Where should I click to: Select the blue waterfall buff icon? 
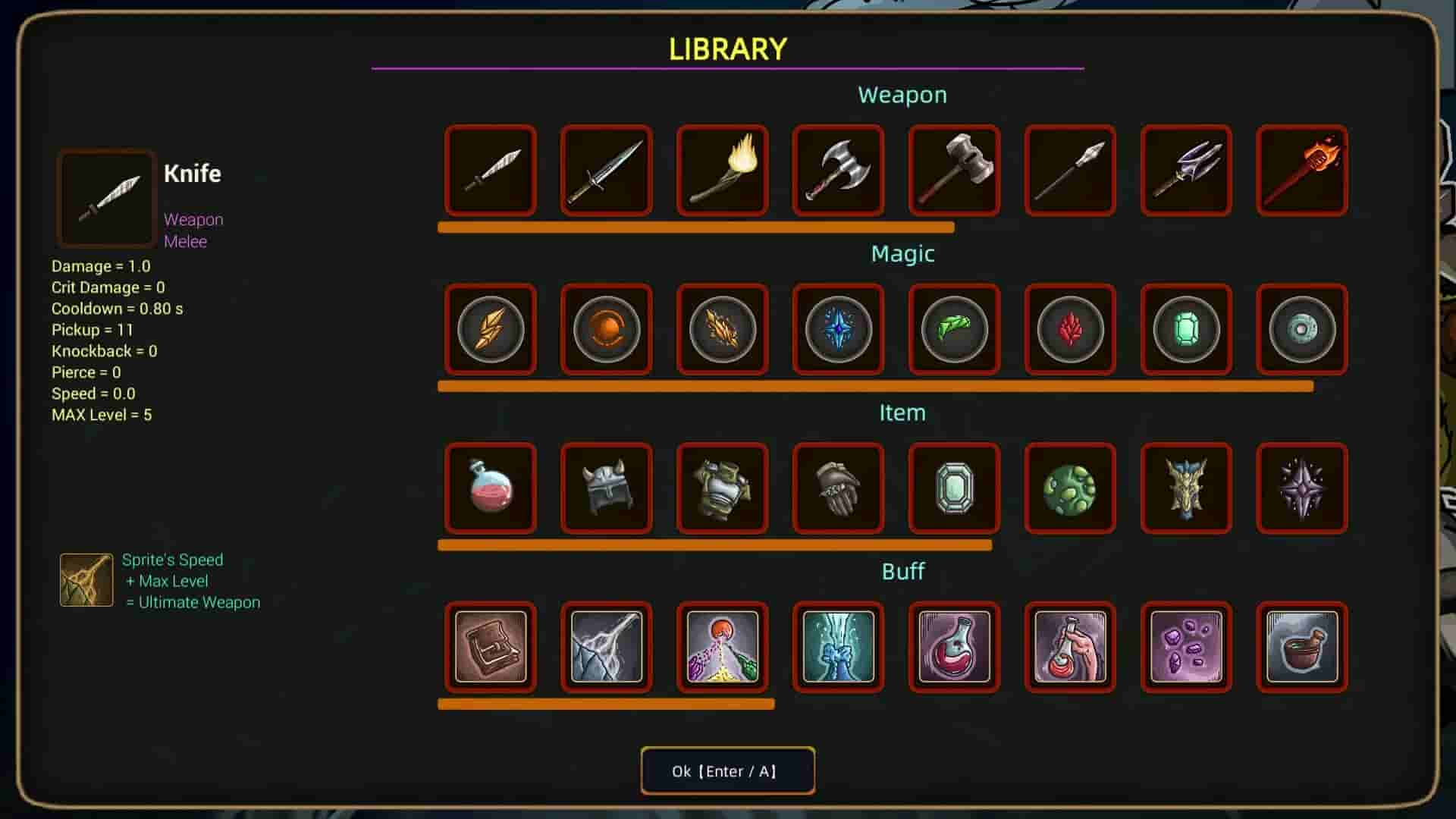pos(838,647)
